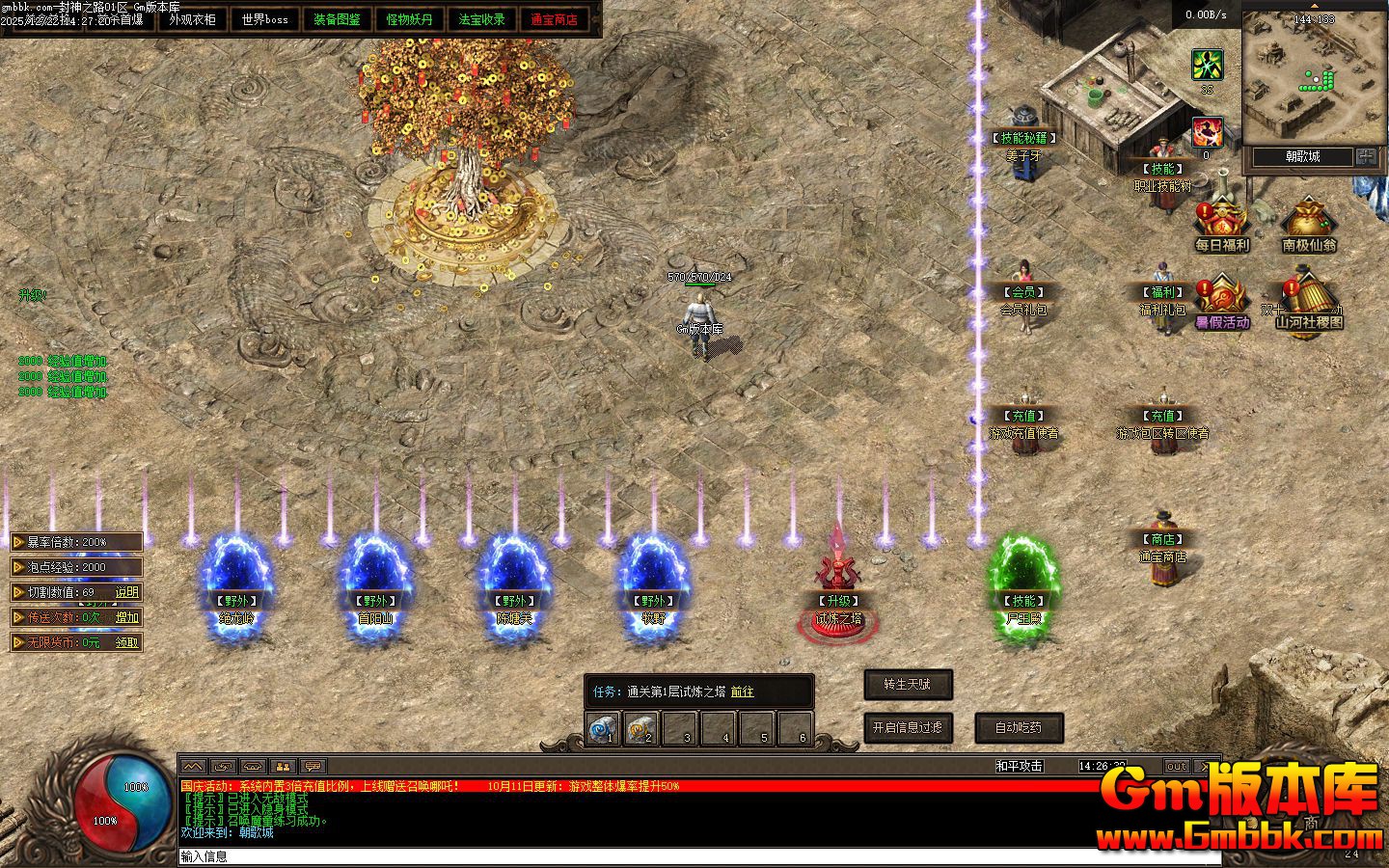Open the 外观衣柜 wardrobe menu
This screenshot has width=1389, height=868.
(192, 19)
